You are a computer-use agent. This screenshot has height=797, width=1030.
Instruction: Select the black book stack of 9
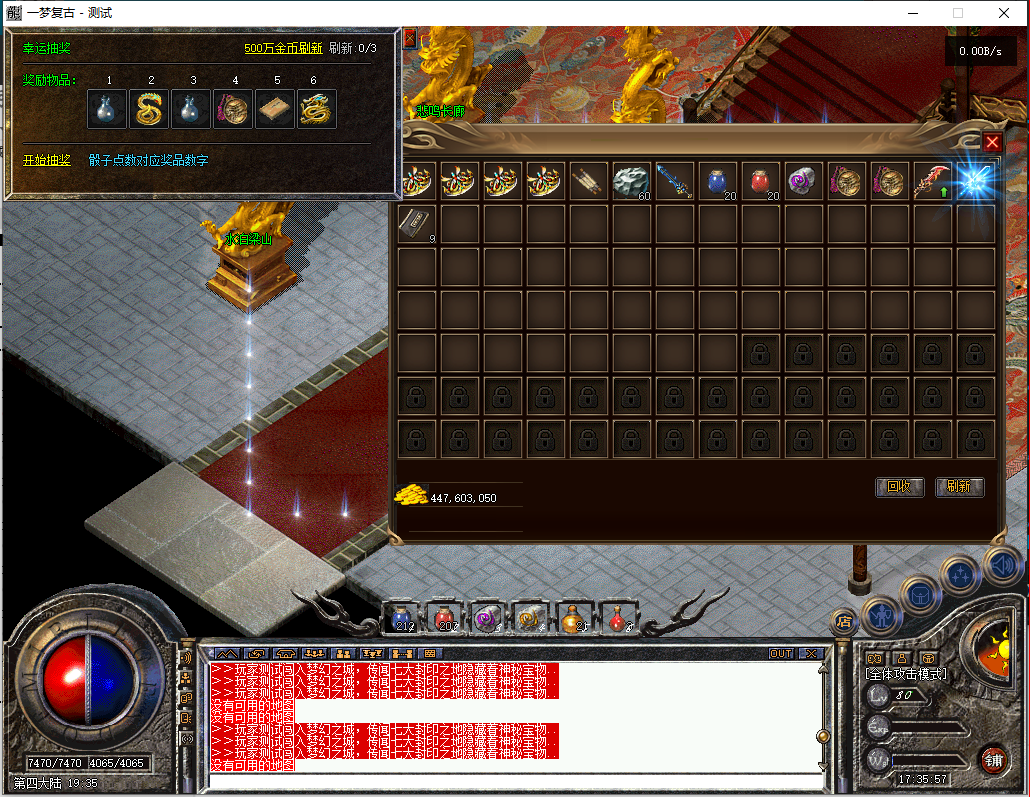(416, 225)
